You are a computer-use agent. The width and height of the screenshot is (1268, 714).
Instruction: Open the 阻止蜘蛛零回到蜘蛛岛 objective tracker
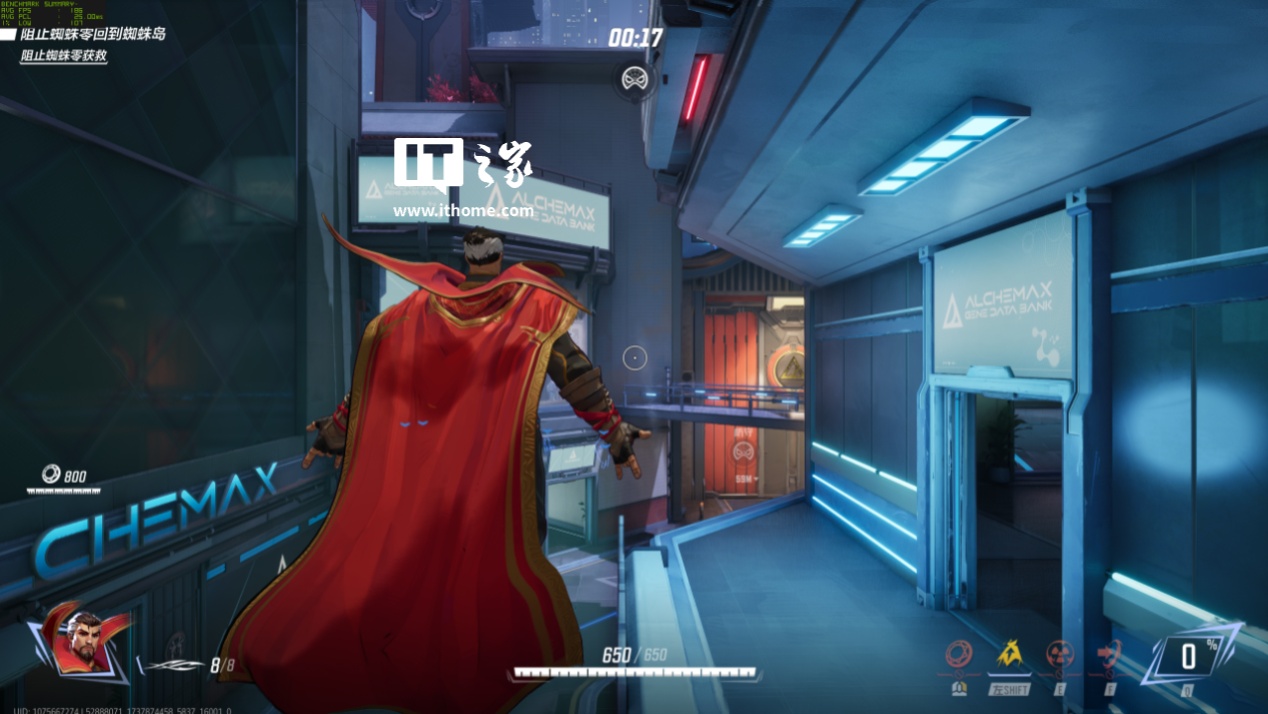click(93, 34)
